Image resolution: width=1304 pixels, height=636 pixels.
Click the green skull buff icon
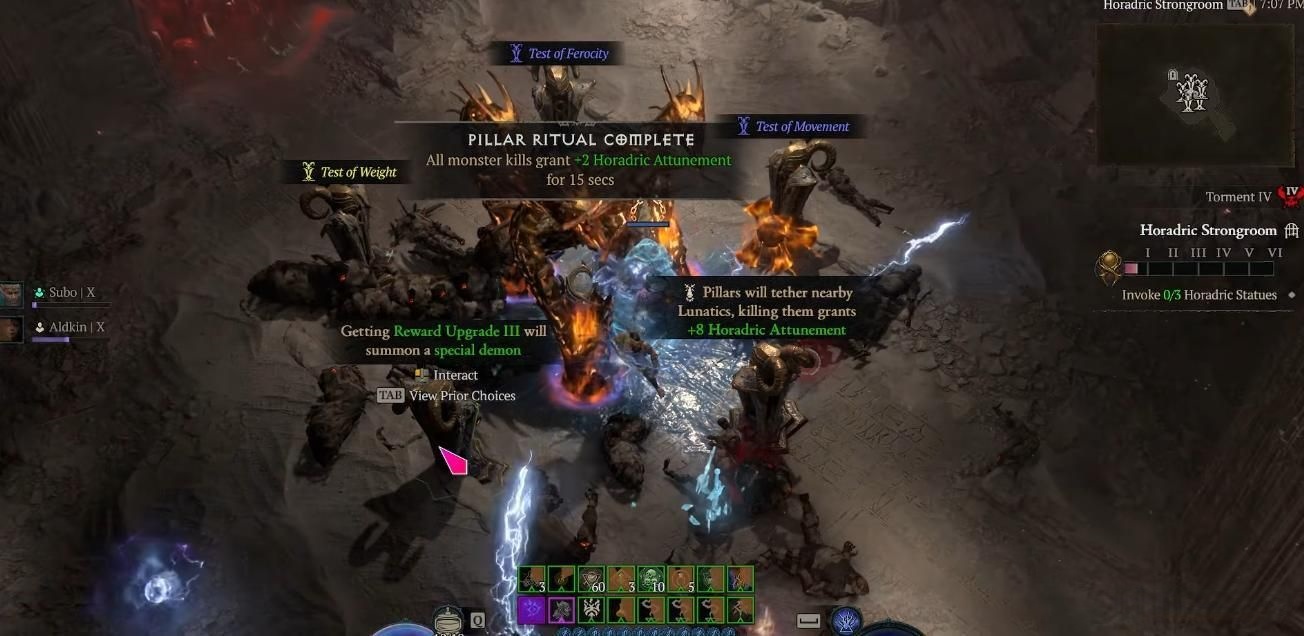[x=651, y=580]
